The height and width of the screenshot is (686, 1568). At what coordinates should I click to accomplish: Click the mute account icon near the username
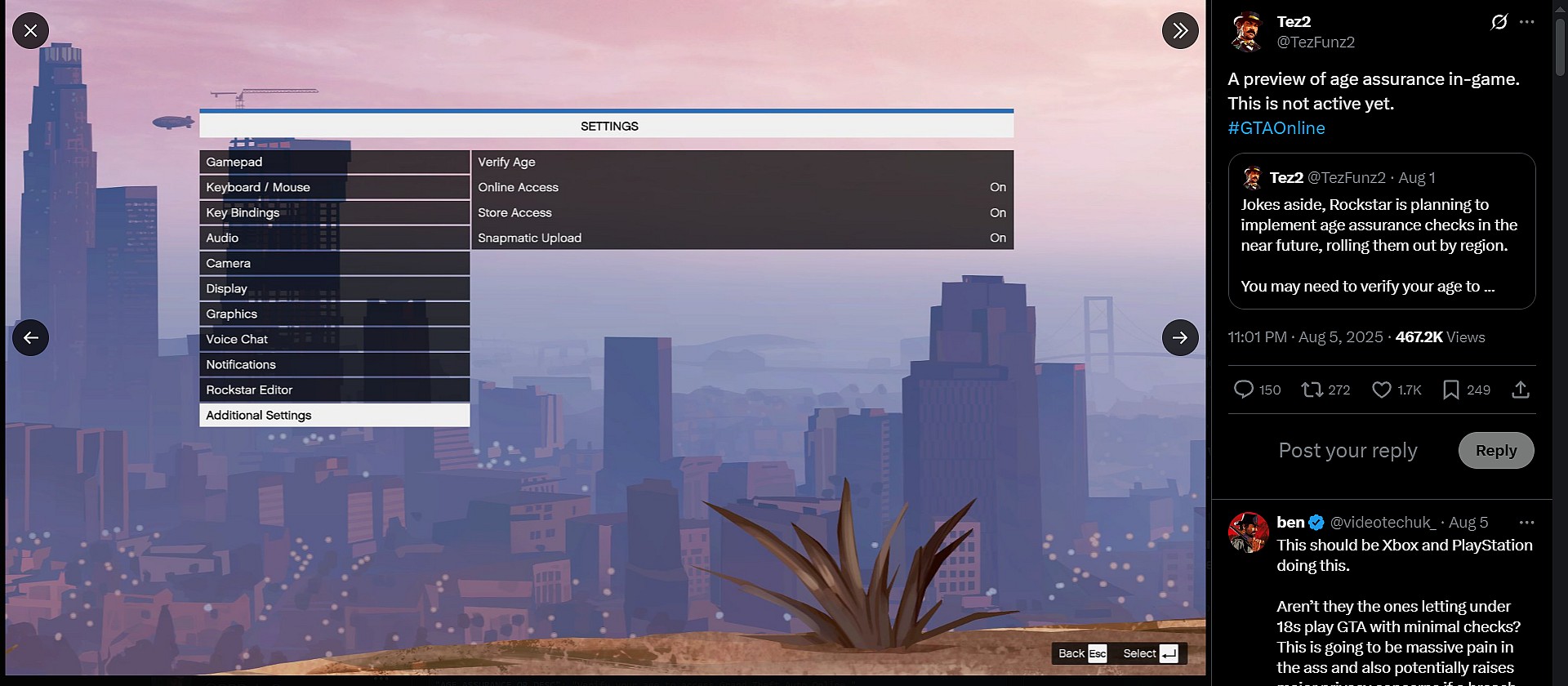click(x=1499, y=21)
